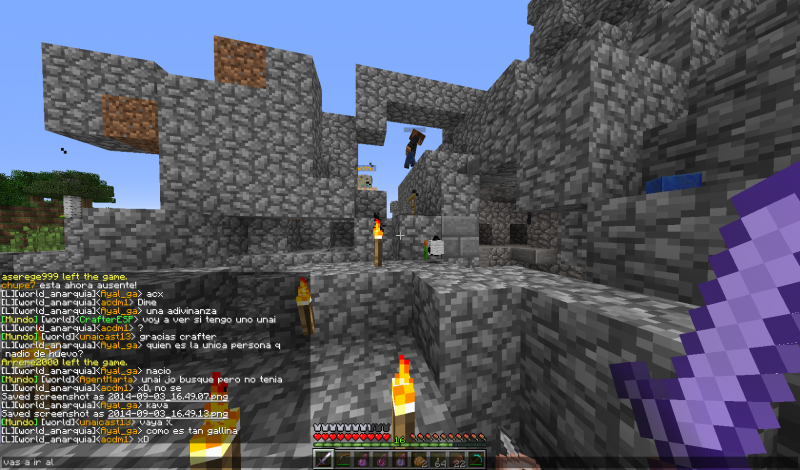The image size is (800, 470).
Task: Pick the raw meat stack of 22
Action: [459, 460]
